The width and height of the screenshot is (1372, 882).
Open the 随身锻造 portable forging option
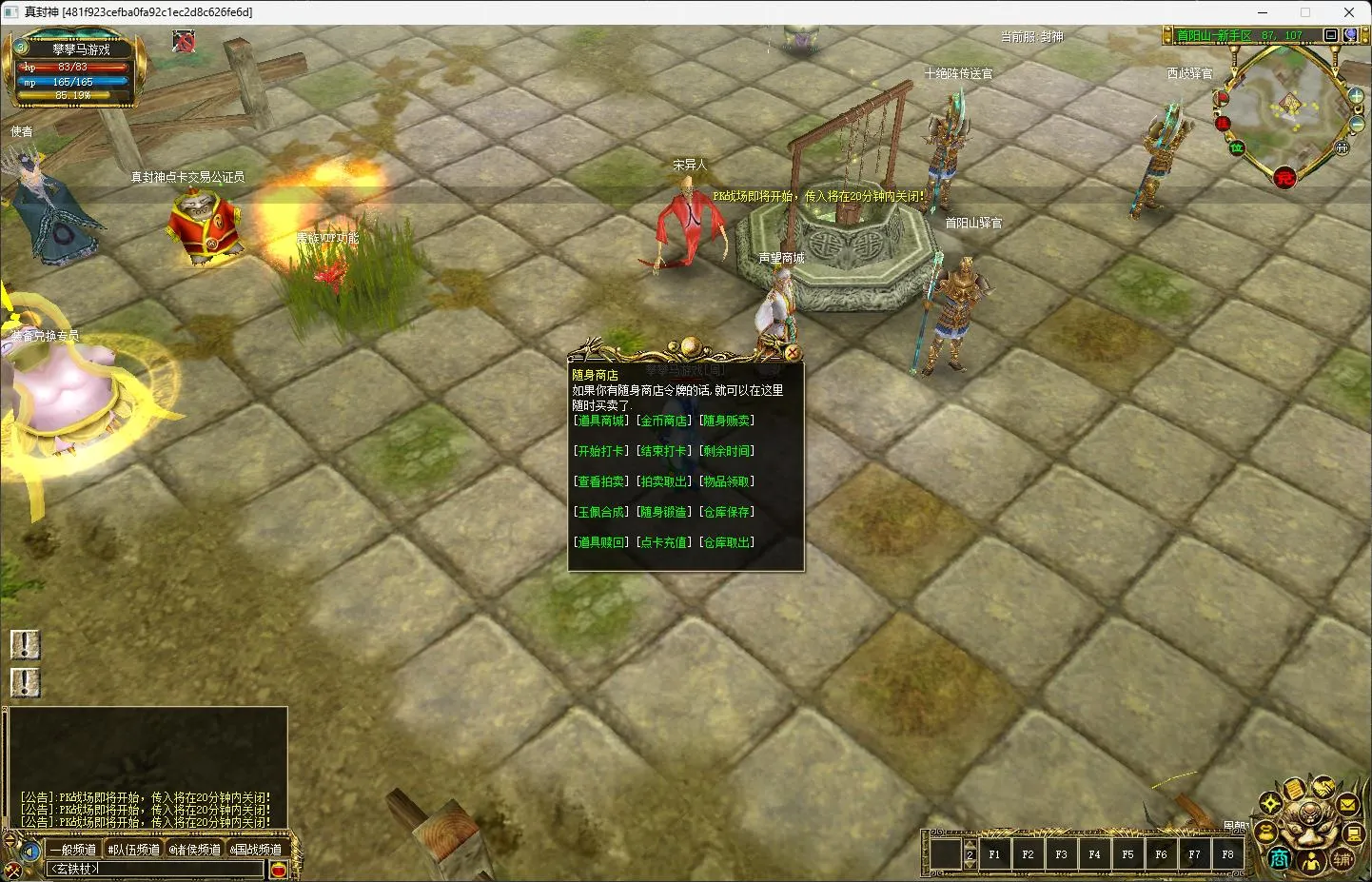663,512
